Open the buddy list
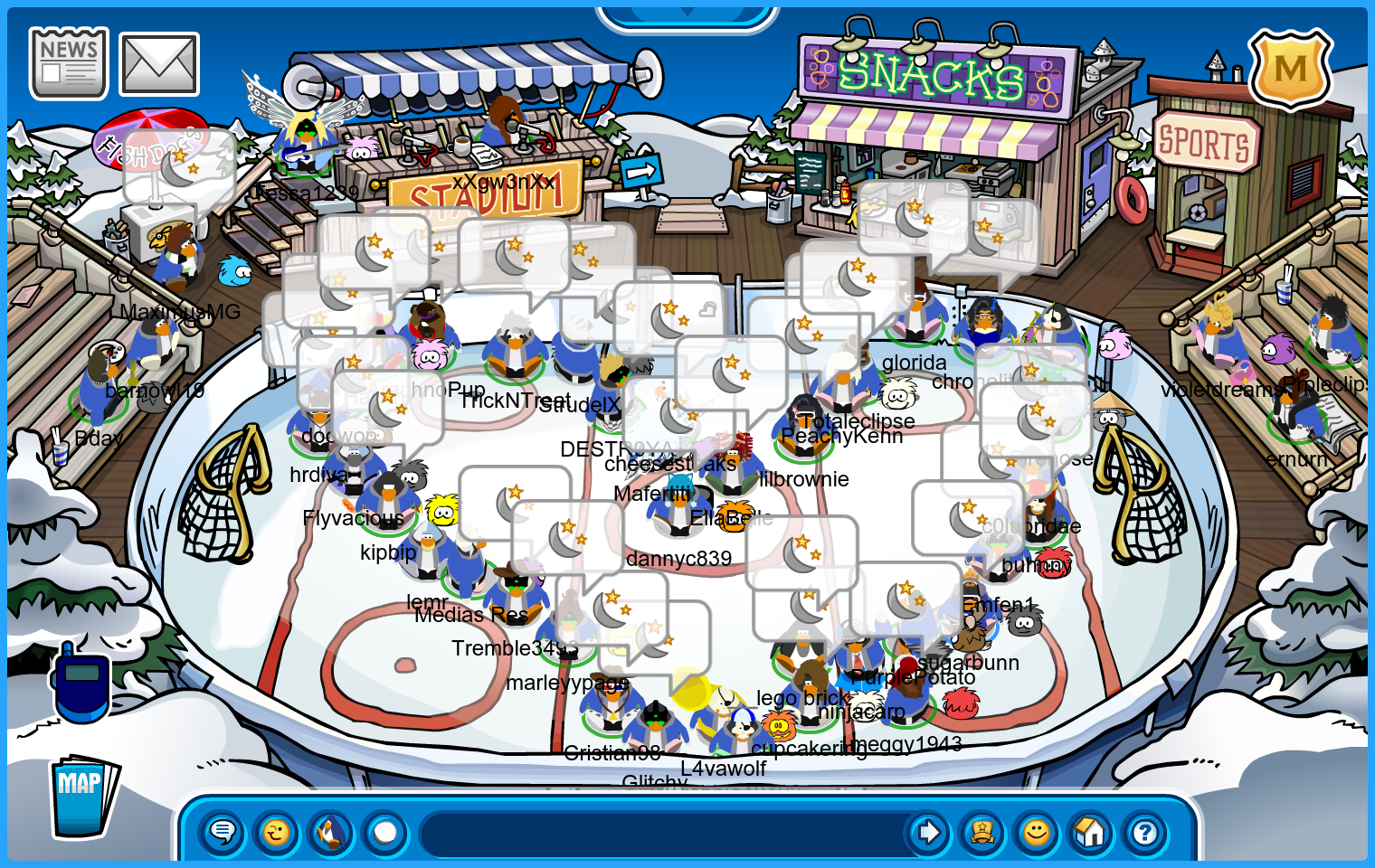1375x868 pixels. point(981,832)
